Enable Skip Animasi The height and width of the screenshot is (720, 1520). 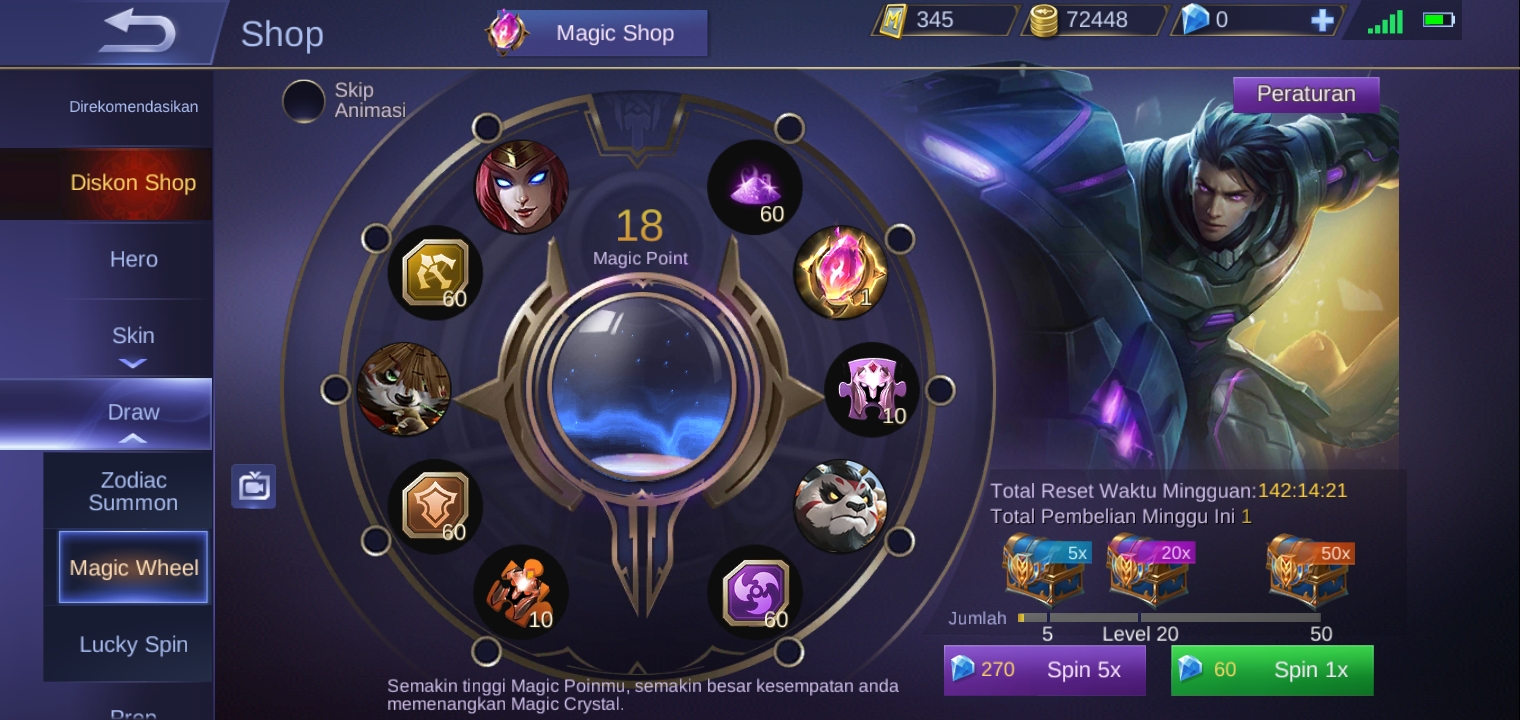pos(304,100)
